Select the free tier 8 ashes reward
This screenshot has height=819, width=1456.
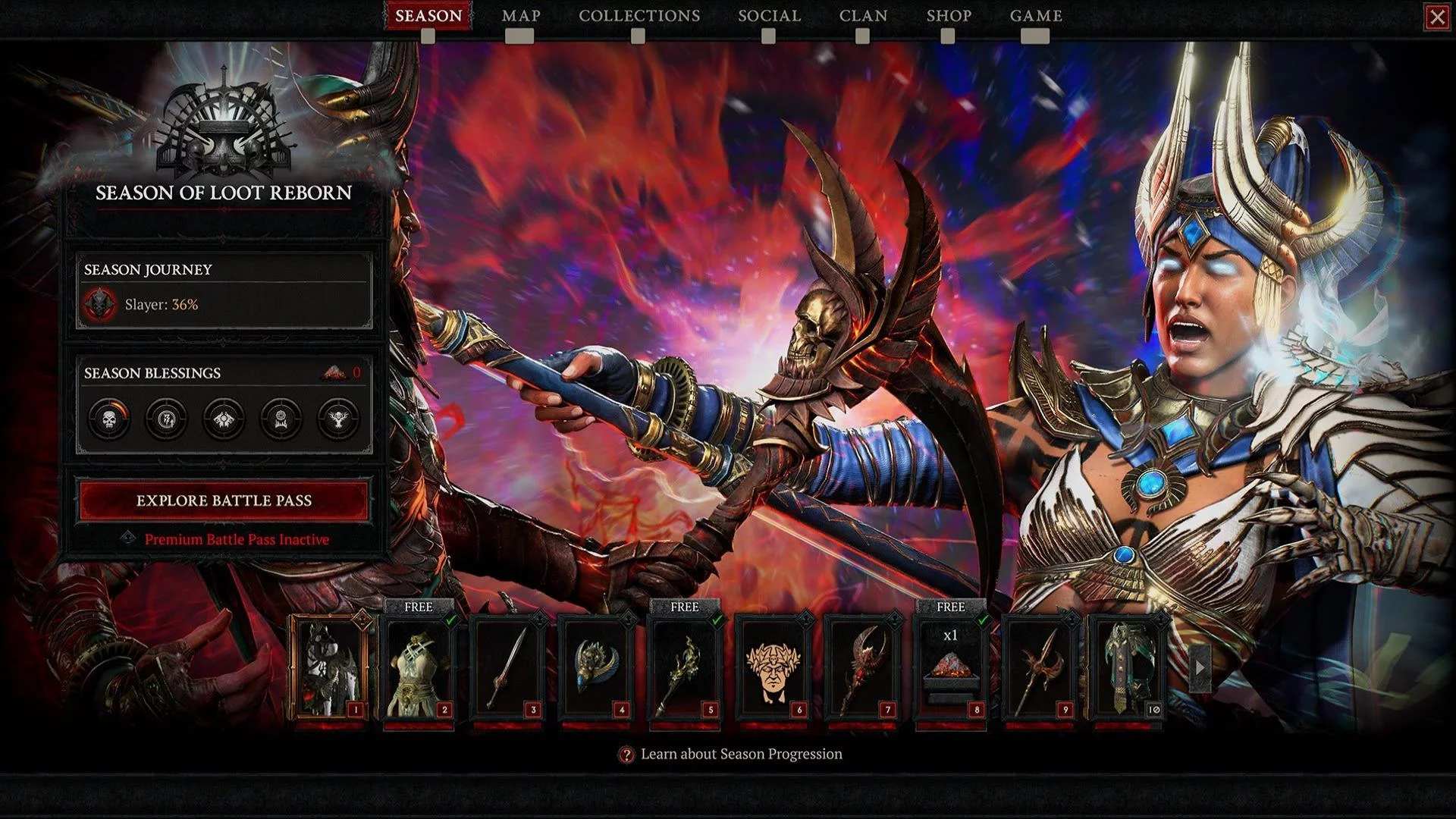tap(950, 669)
